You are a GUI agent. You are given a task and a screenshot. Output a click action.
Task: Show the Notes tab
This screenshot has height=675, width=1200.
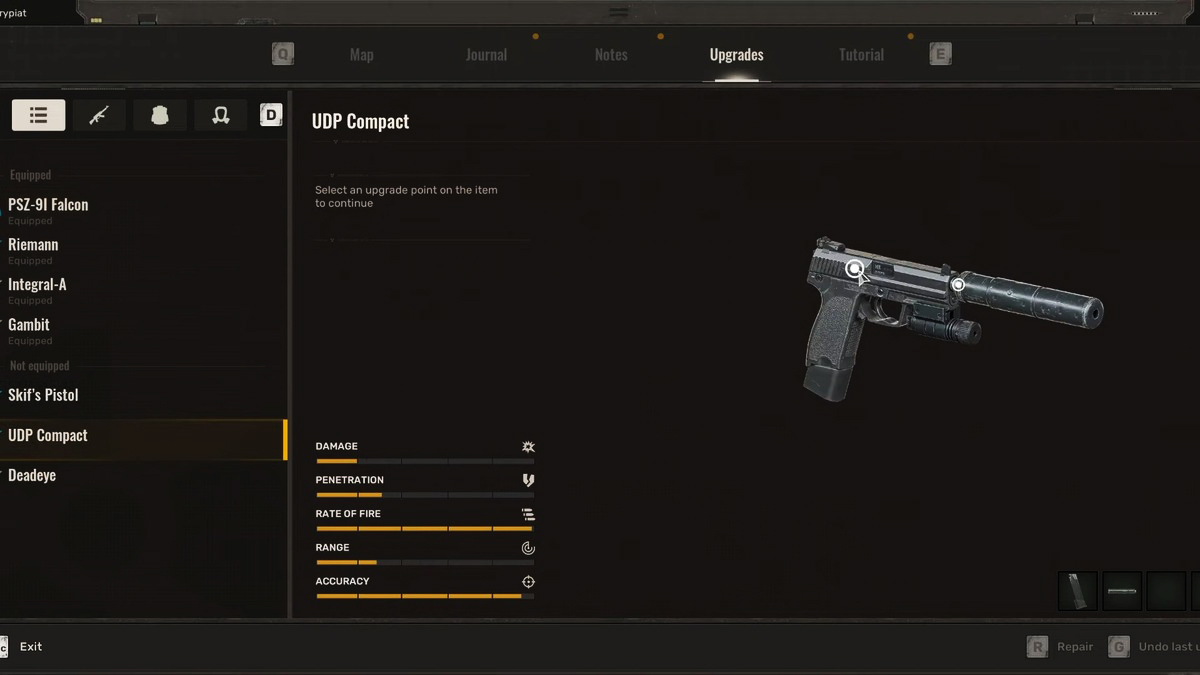click(611, 55)
